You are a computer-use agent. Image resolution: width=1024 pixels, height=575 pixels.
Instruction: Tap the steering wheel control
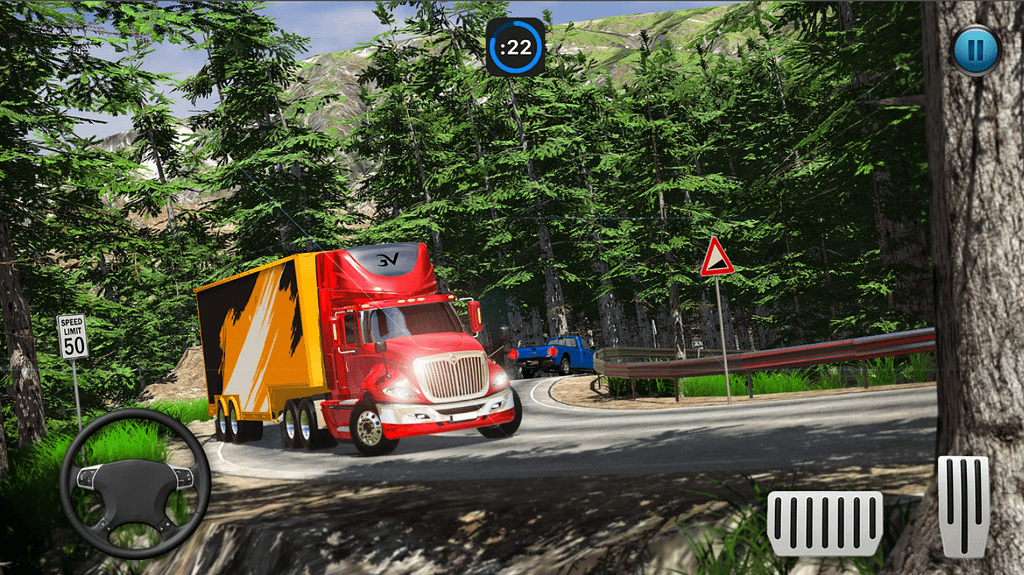coord(134,483)
